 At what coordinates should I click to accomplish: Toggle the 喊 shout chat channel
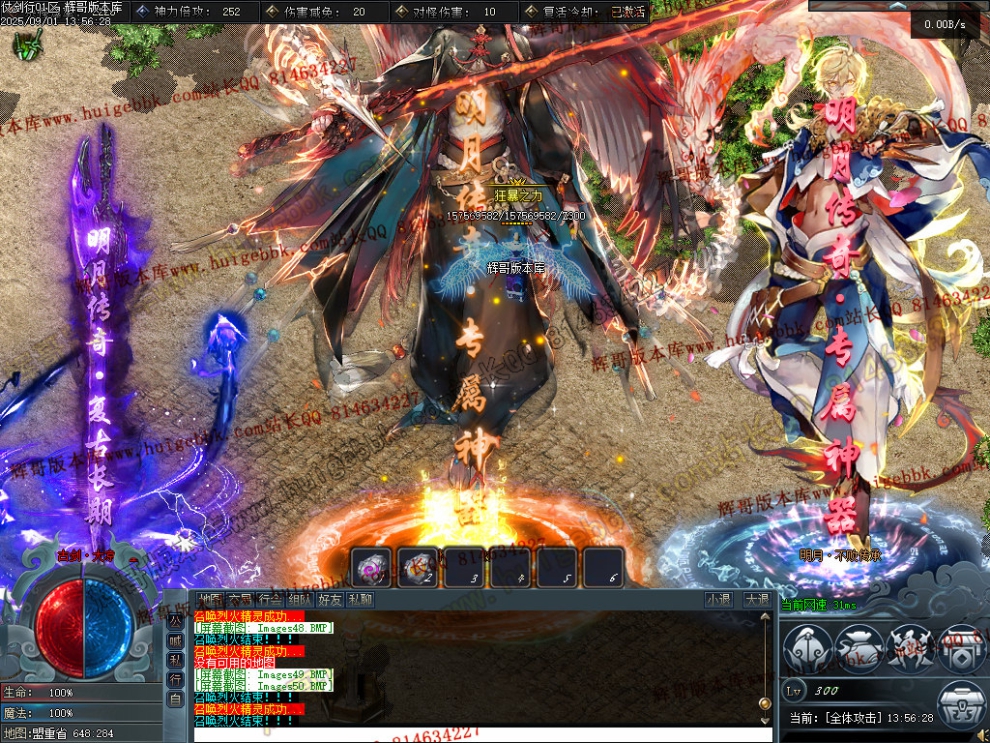pyautogui.click(x=175, y=641)
